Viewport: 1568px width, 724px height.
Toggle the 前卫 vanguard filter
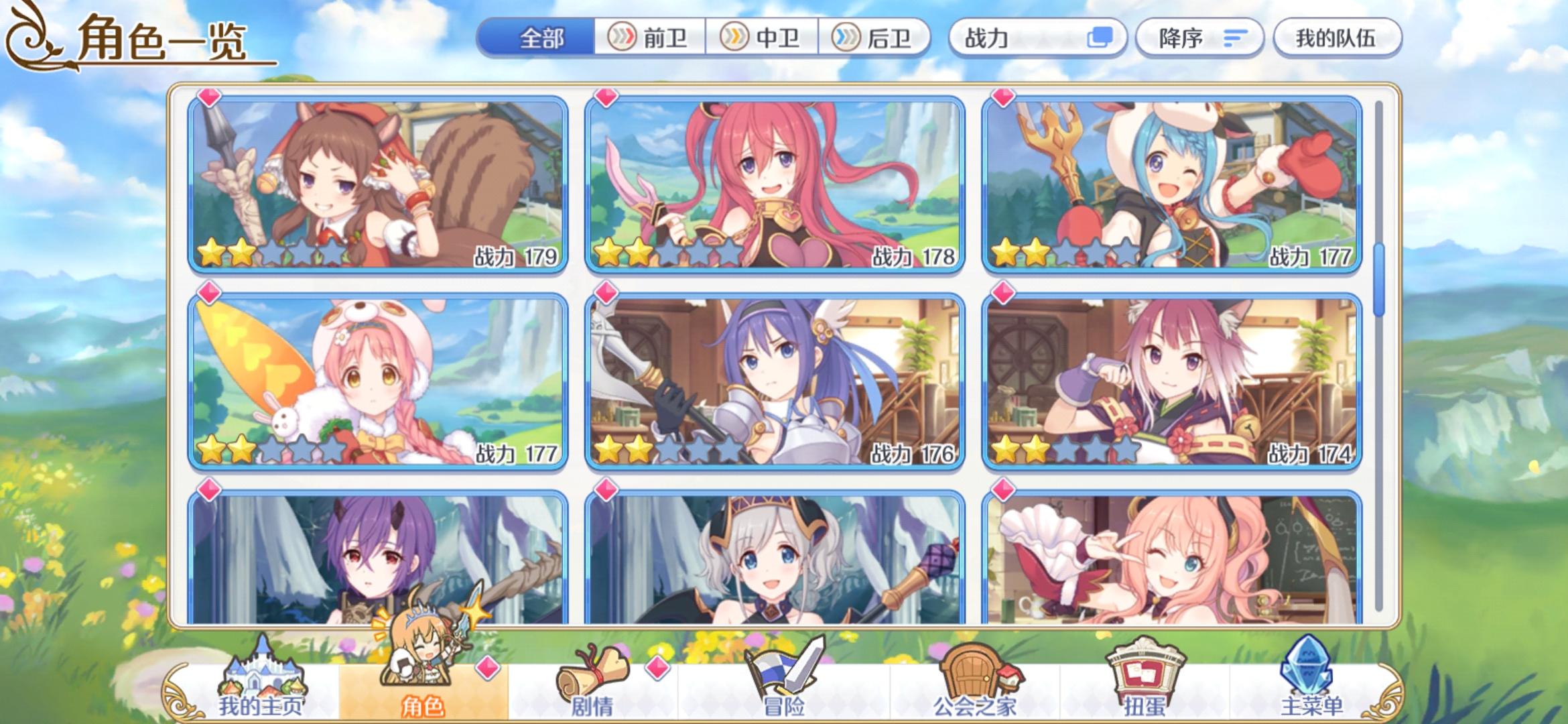pyautogui.click(x=647, y=38)
